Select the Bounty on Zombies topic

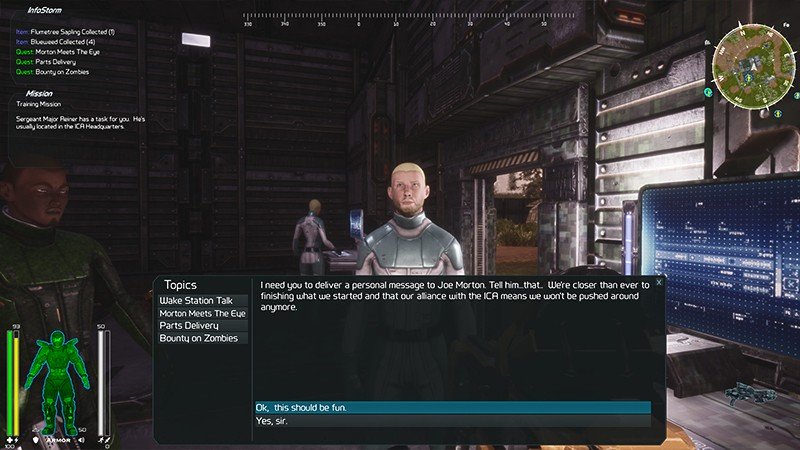pyautogui.click(x=199, y=338)
